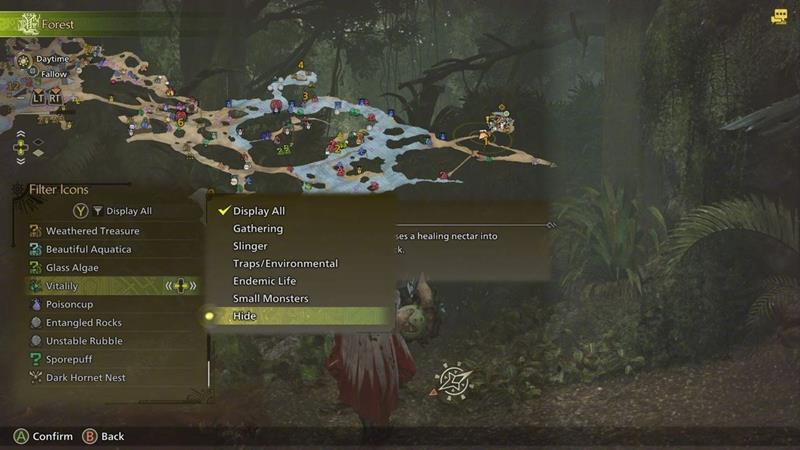This screenshot has height=450, width=800.
Task: Select the Display All filter option
Action: click(x=259, y=211)
